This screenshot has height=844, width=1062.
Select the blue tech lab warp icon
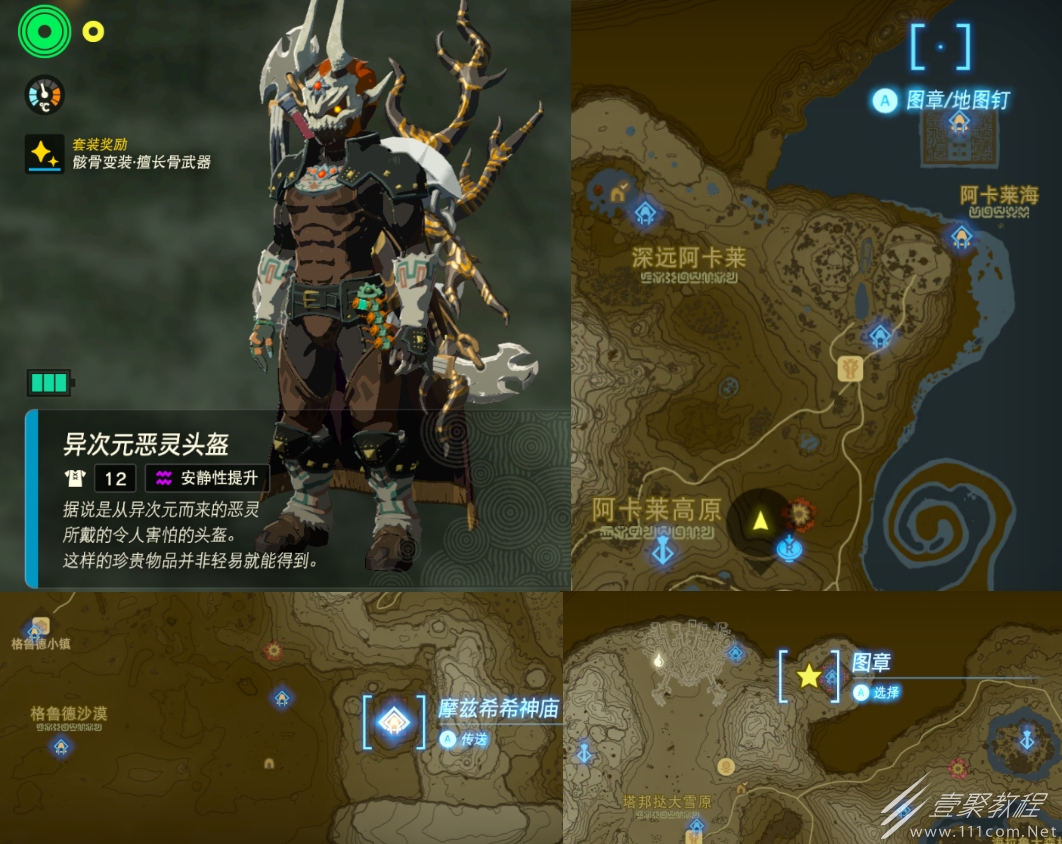789,547
